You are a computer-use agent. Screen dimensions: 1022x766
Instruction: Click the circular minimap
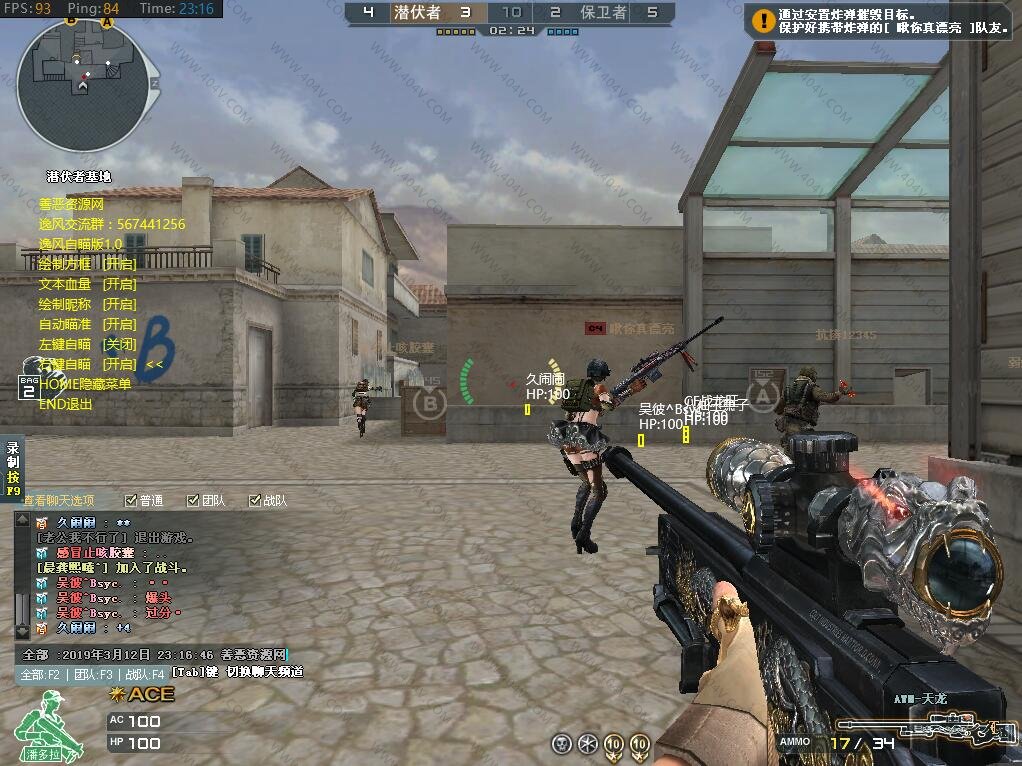(76, 84)
